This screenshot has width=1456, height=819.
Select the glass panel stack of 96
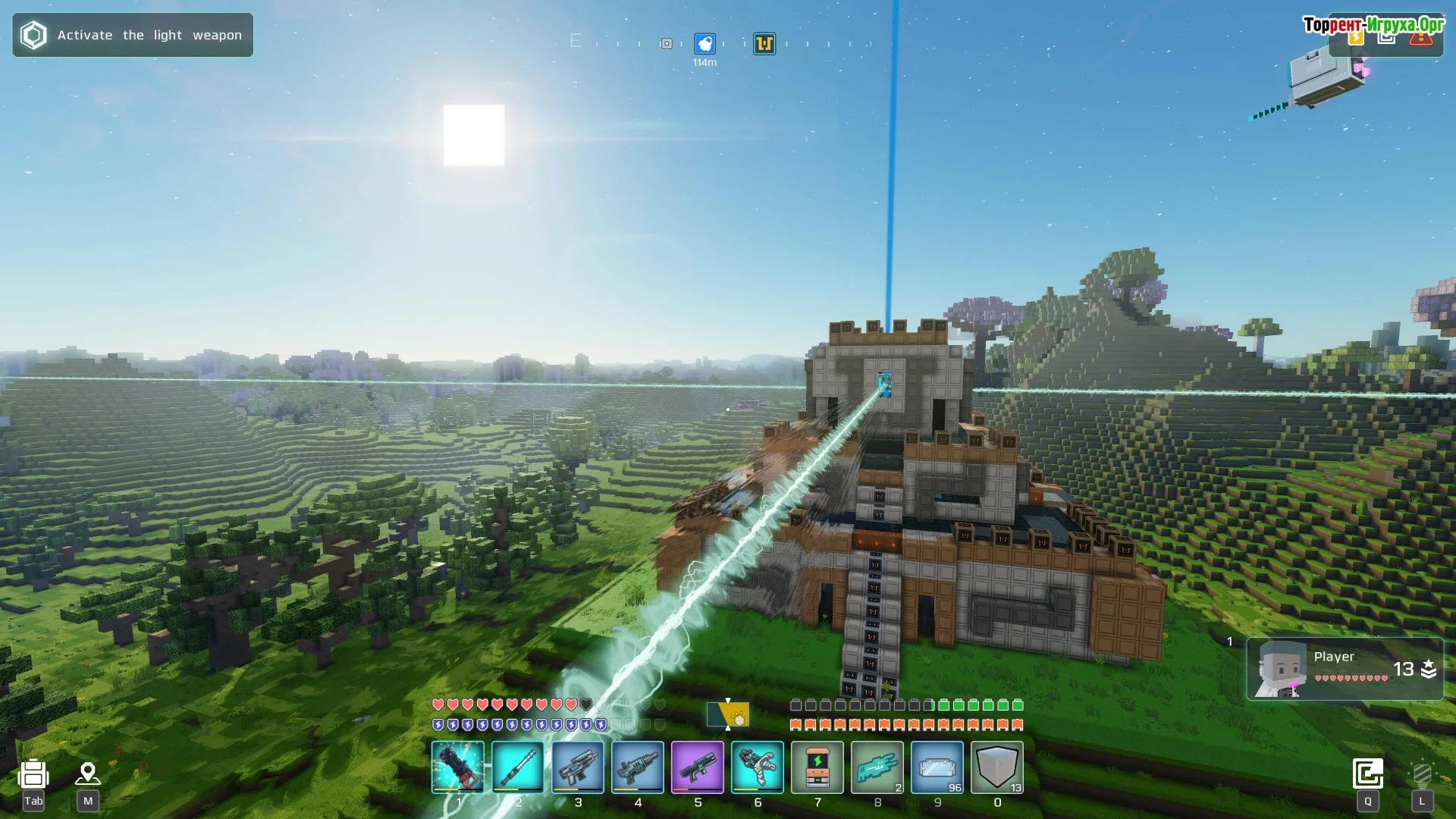pyautogui.click(x=937, y=767)
